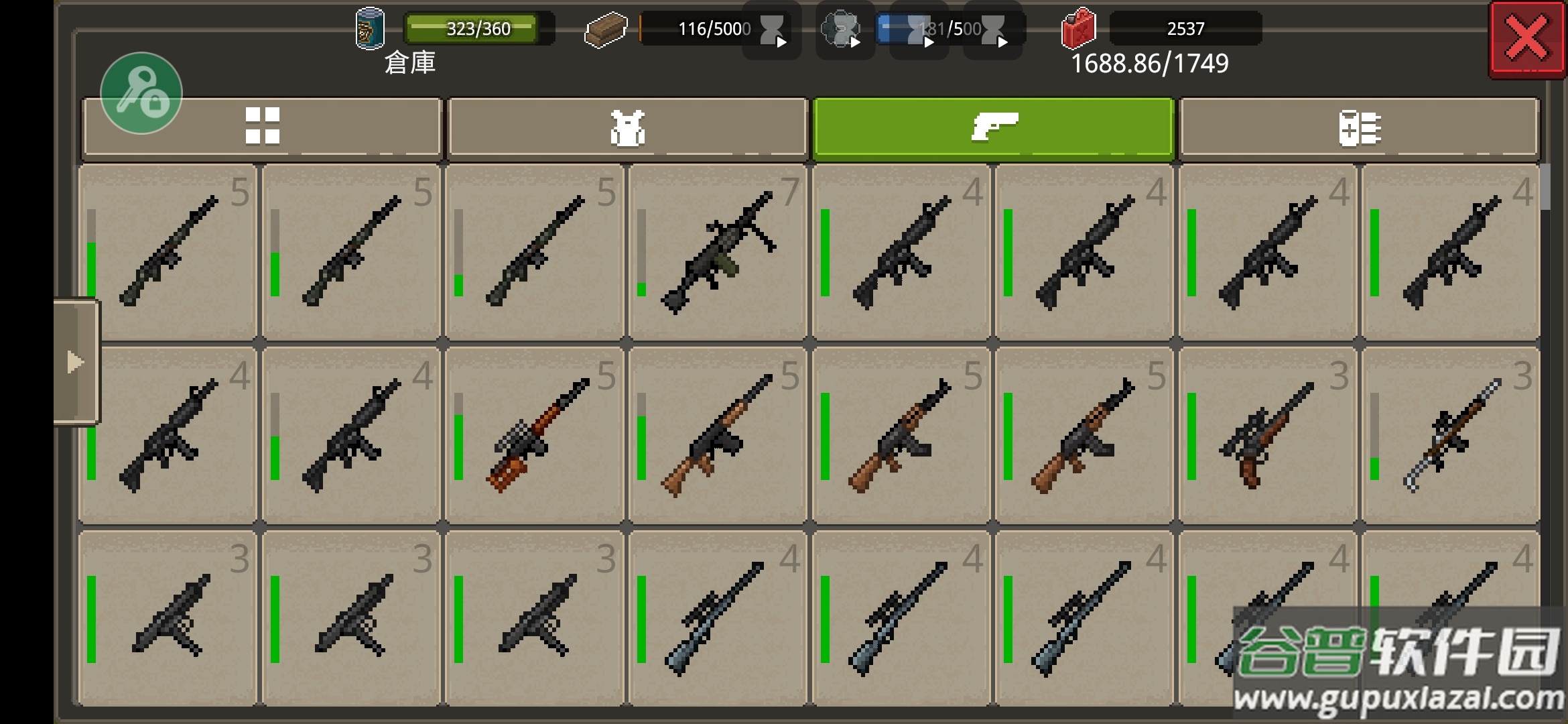Select the green key icon
1568x724 pixels.
[x=141, y=91]
